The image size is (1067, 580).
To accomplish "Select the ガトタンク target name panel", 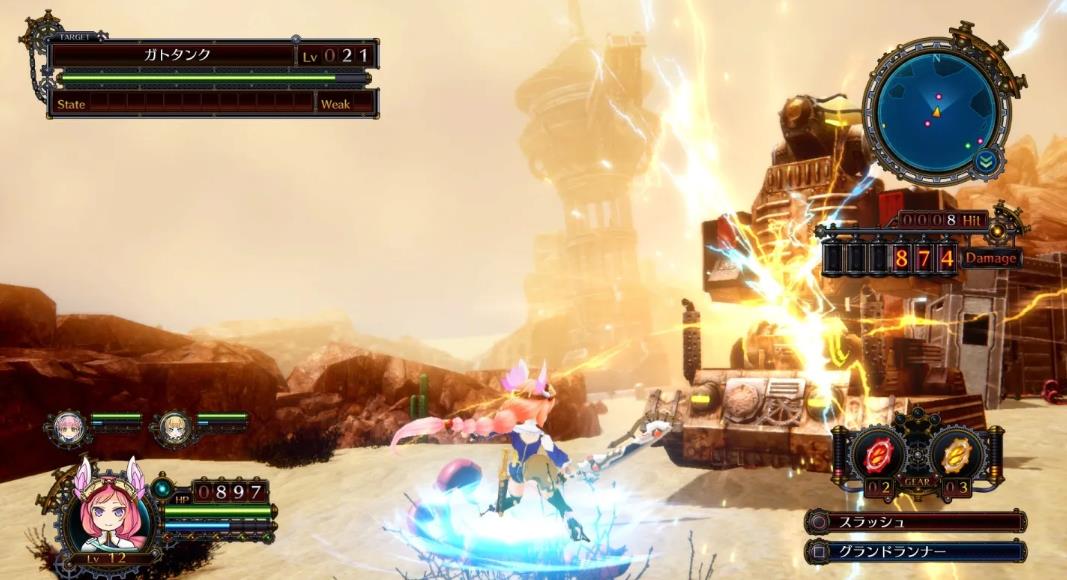I will point(172,55).
